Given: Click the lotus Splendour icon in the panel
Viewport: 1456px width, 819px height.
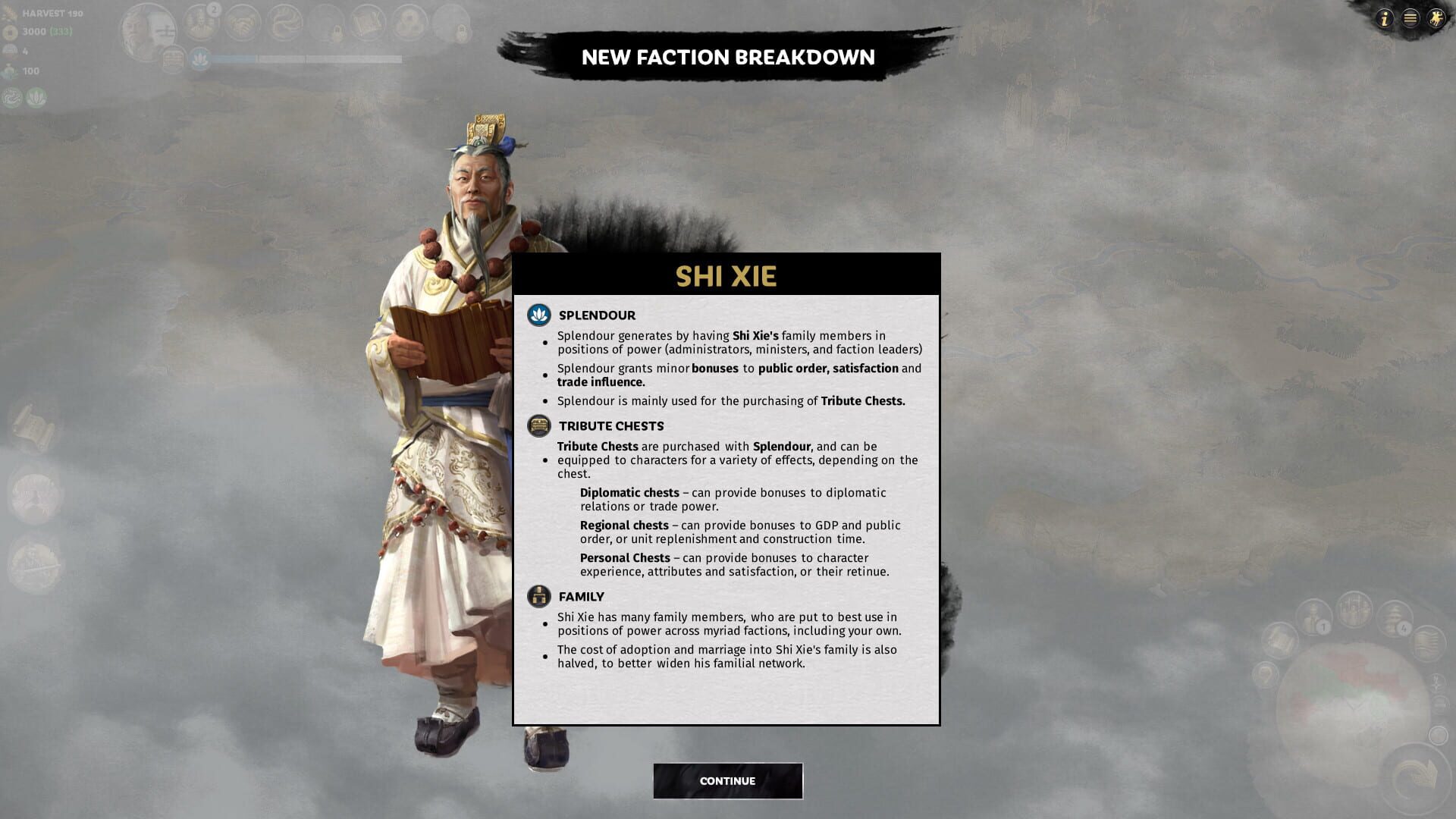Looking at the screenshot, I should pos(539,315).
